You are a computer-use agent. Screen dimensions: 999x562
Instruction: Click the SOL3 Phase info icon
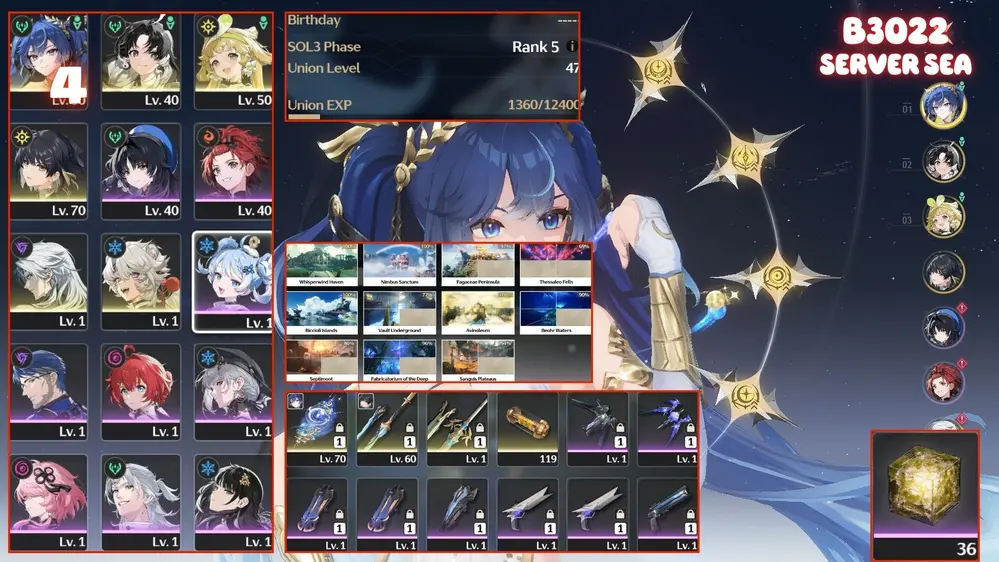click(572, 47)
